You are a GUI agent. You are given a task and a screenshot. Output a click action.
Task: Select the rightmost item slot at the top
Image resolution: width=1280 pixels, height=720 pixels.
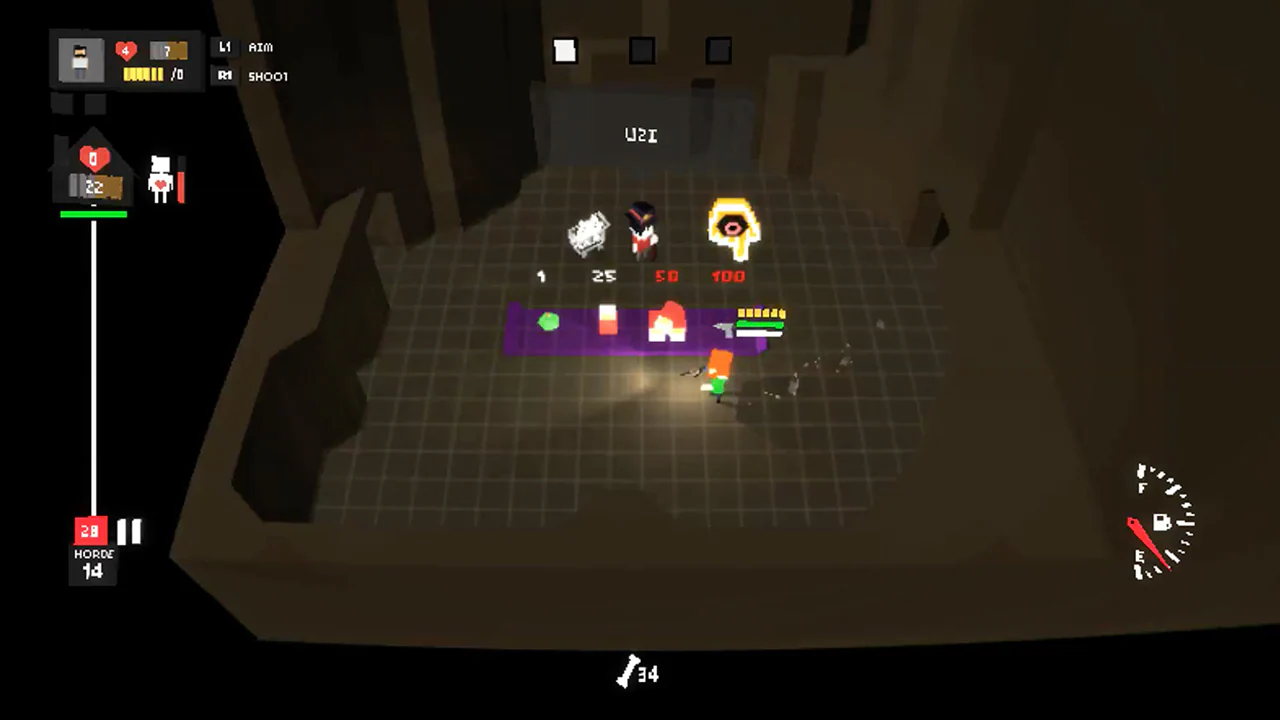[x=718, y=50]
